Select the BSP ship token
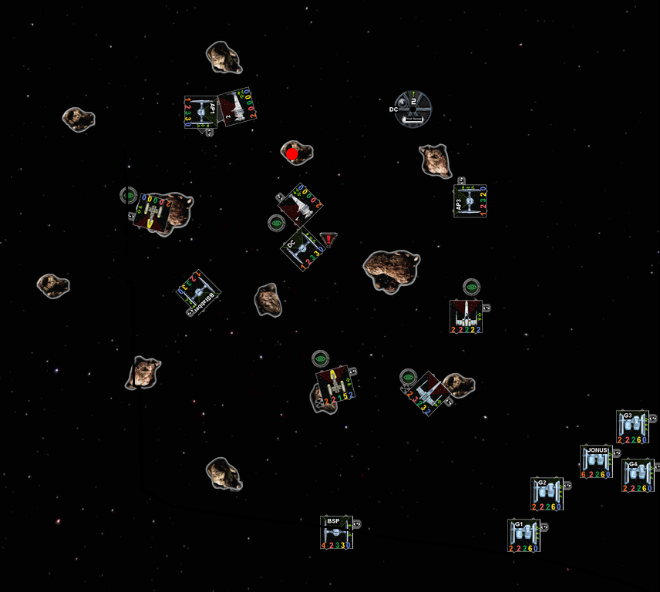This screenshot has height=592, width=660. pos(336,532)
